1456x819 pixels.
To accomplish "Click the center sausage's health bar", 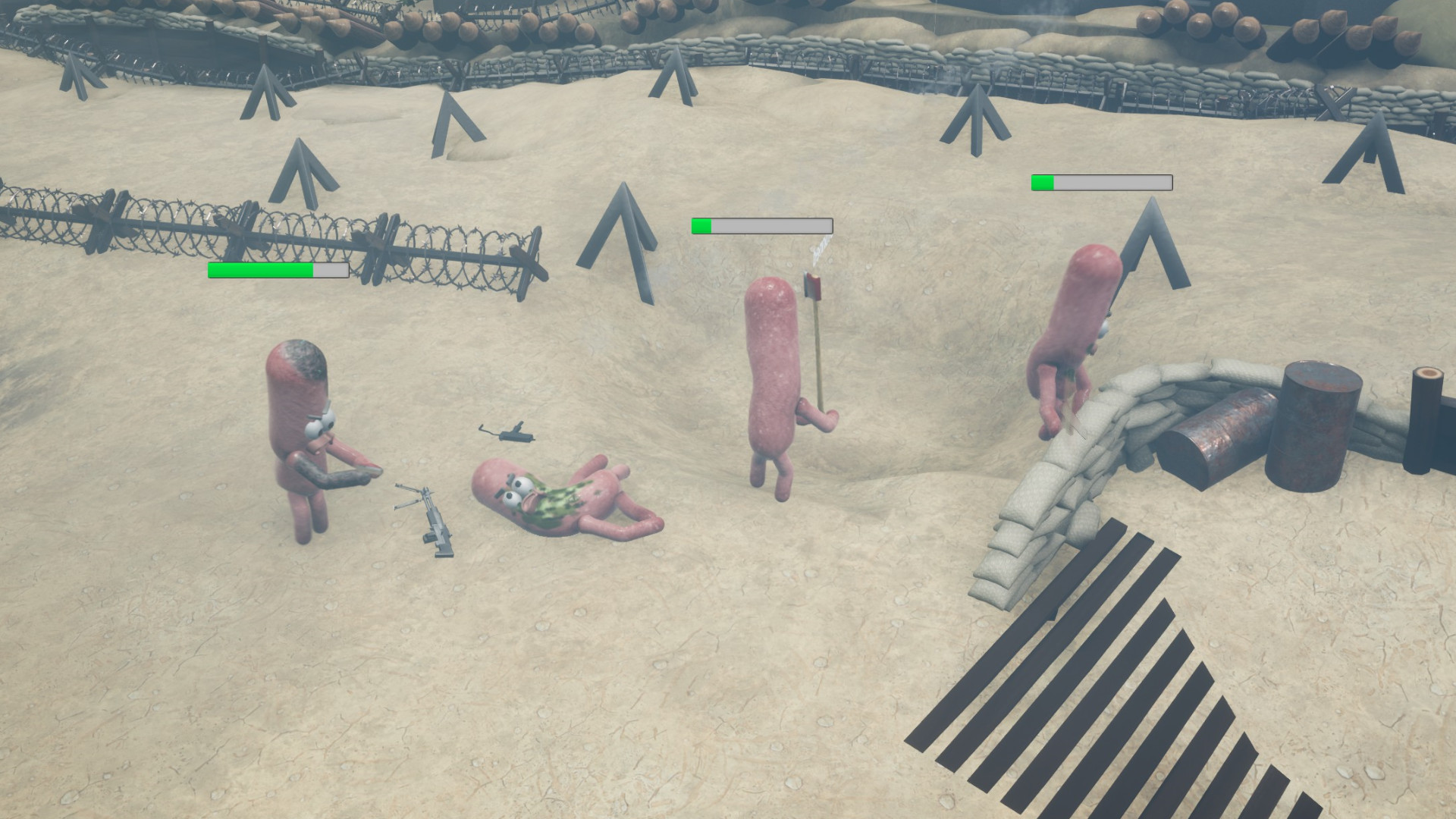I will [761, 225].
